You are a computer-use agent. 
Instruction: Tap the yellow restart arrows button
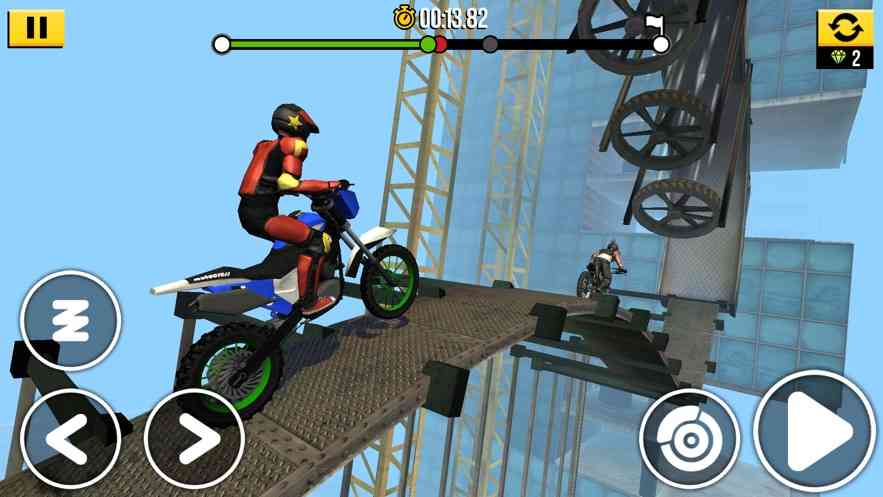click(x=845, y=28)
